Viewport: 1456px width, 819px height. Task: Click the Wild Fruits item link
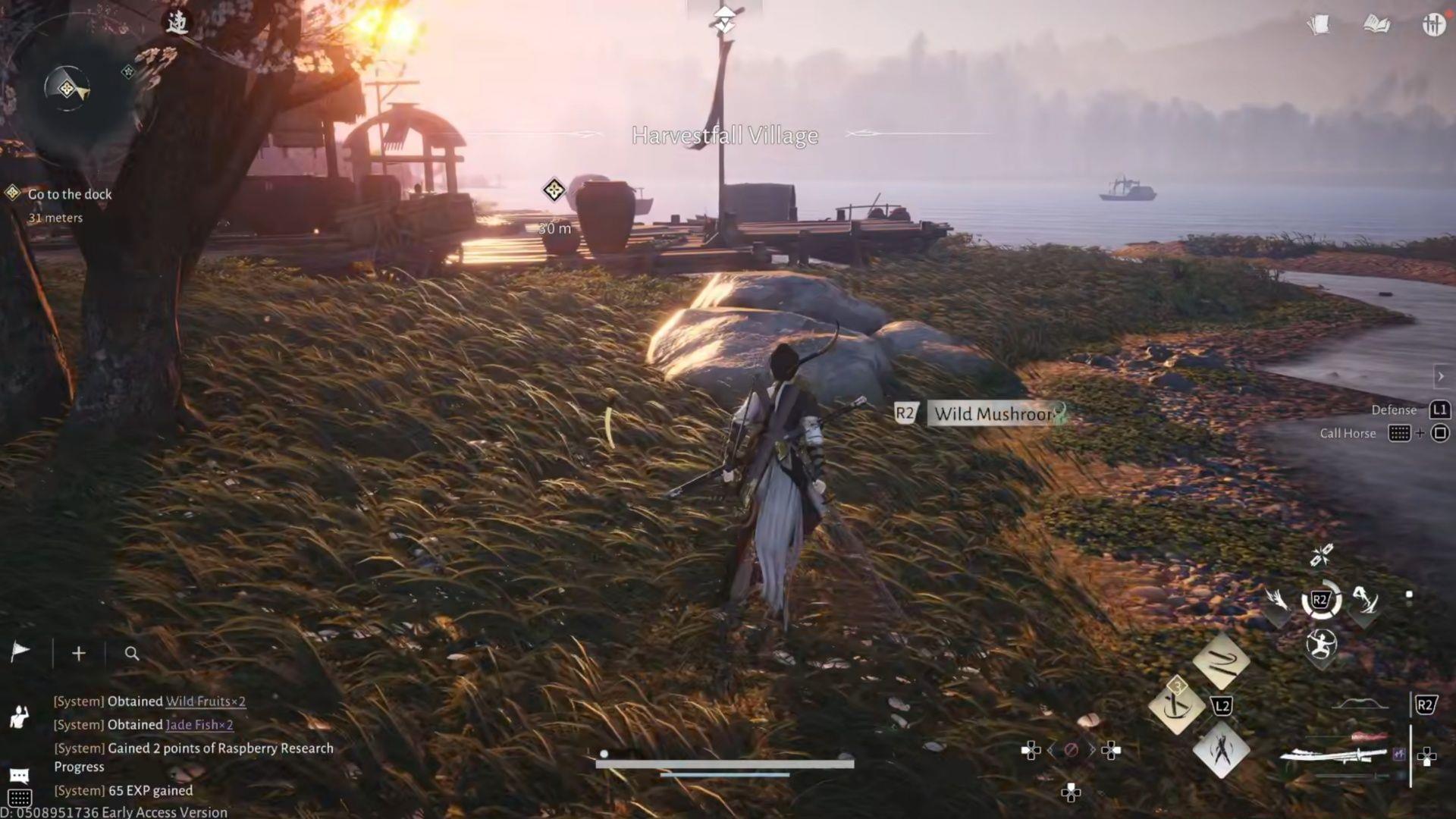pyautogui.click(x=206, y=701)
